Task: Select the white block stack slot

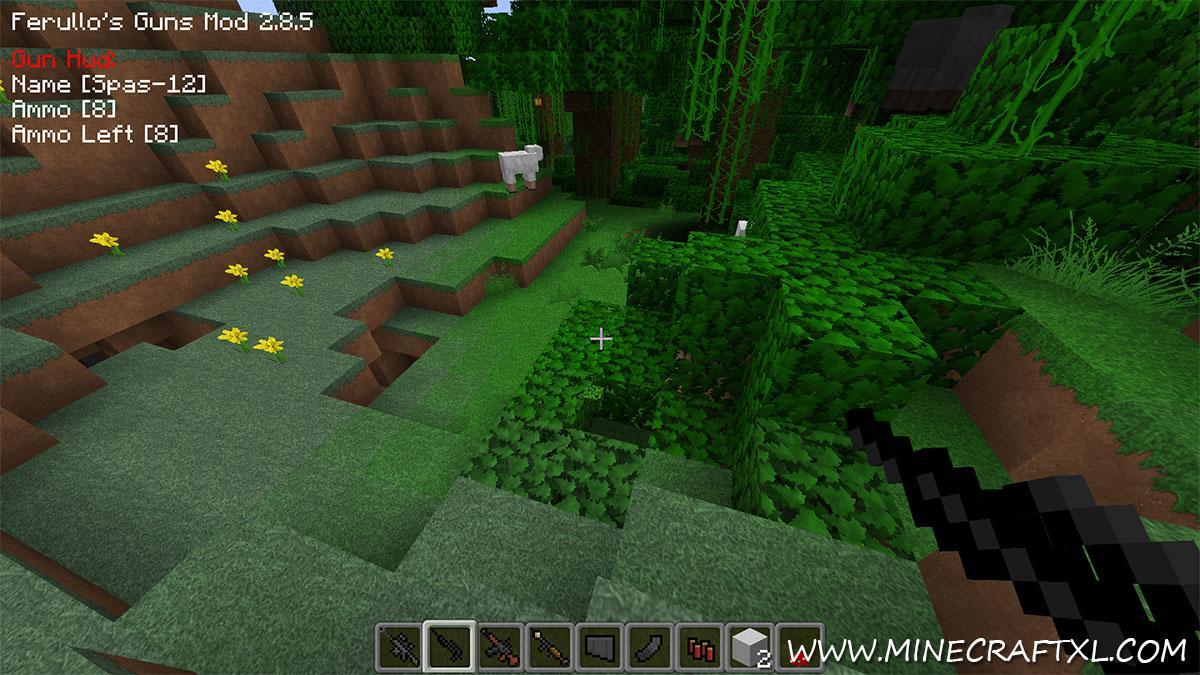Action: pyautogui.click(x=748, y=648)
